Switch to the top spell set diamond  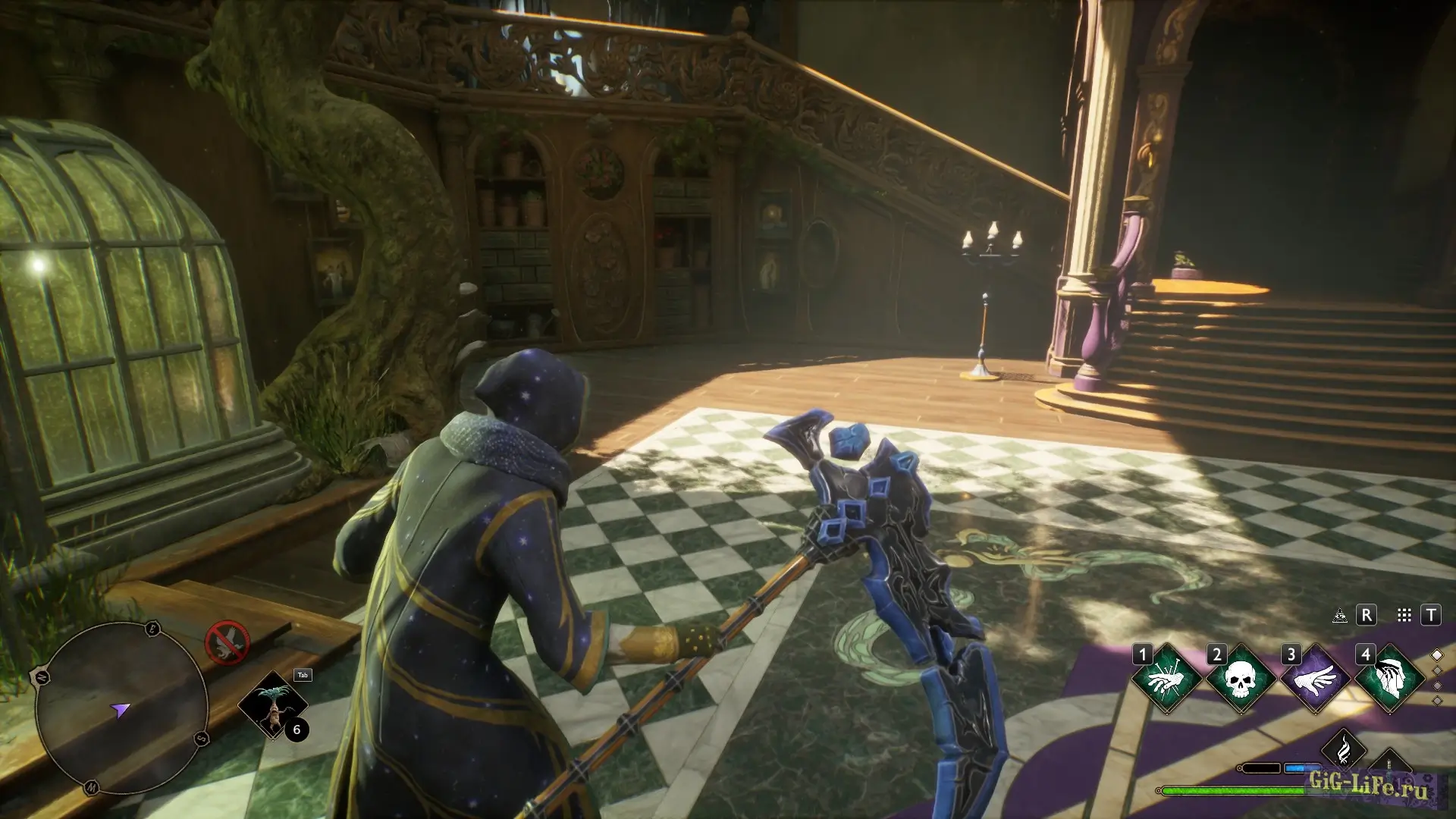point(1436,655)
